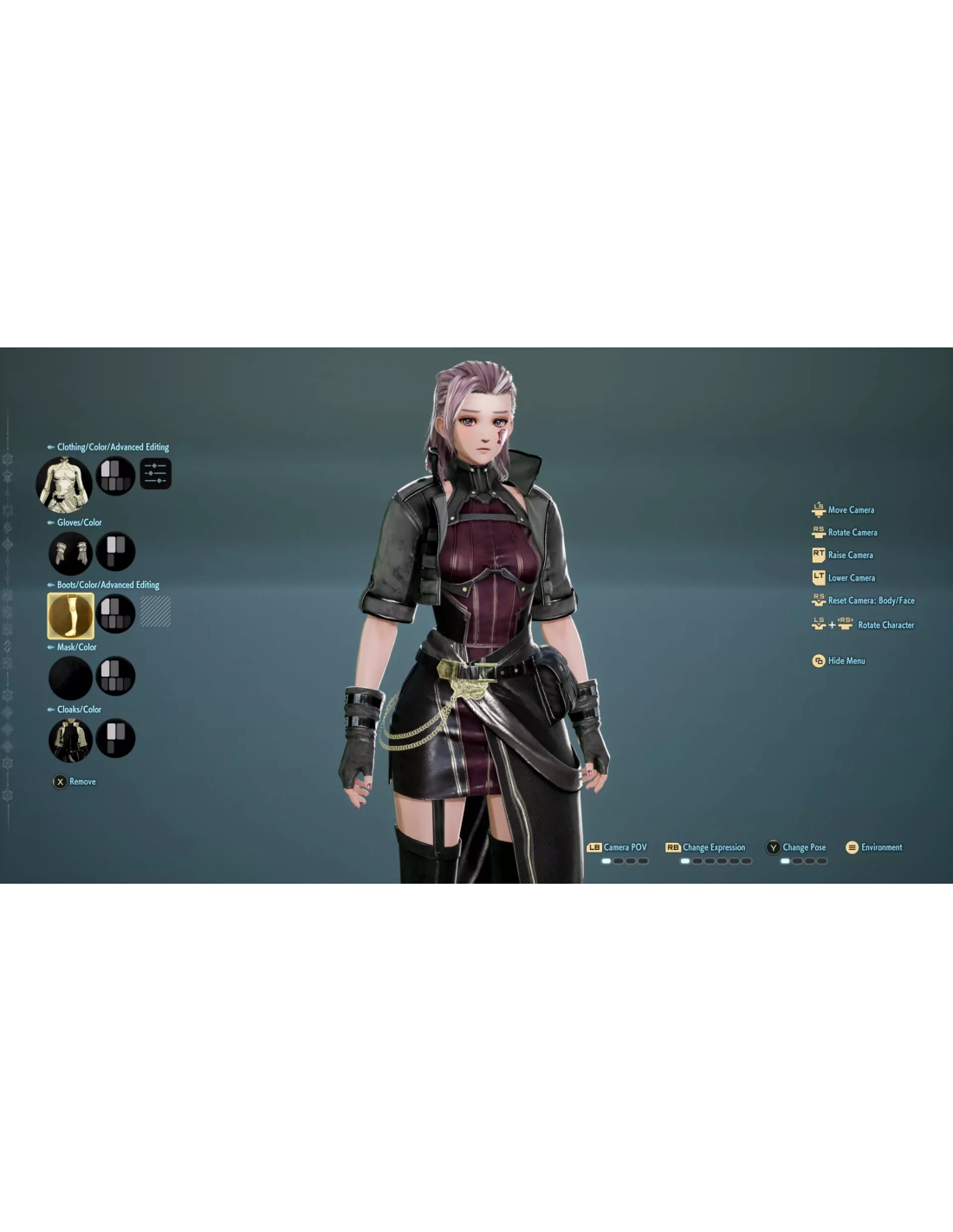Choose the highlighted Boots thumbnail
This screenshot has width=953, height=1232.
point(70,615)
